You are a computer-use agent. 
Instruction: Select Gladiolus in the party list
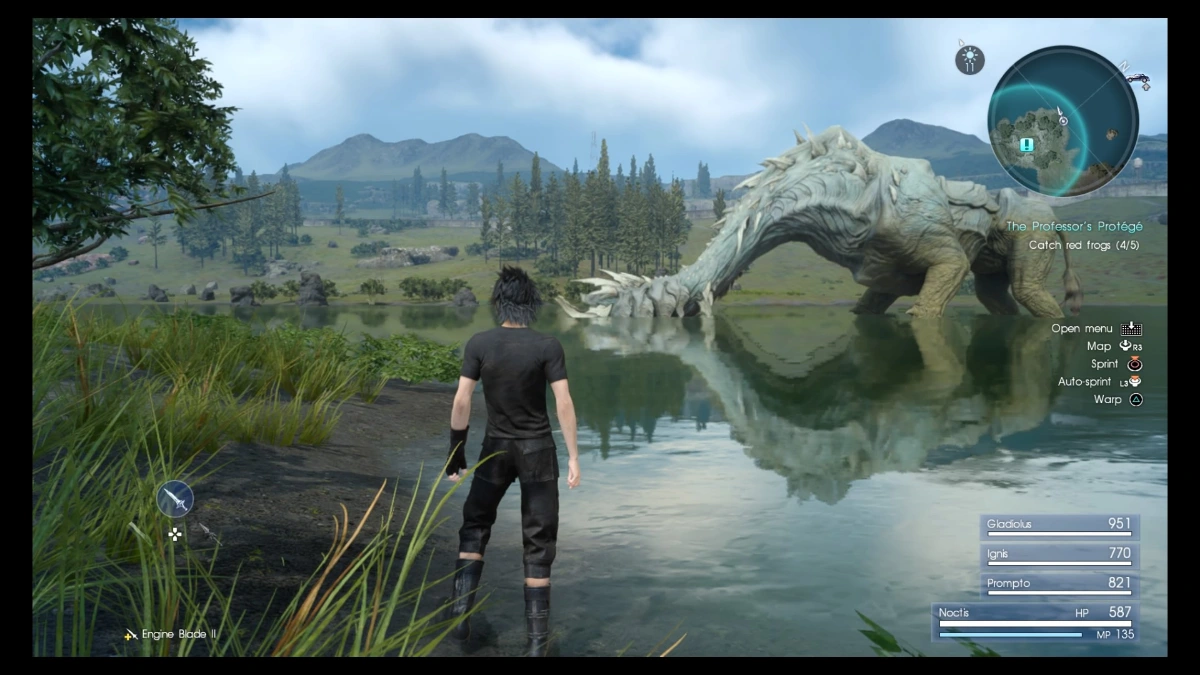1058,526
